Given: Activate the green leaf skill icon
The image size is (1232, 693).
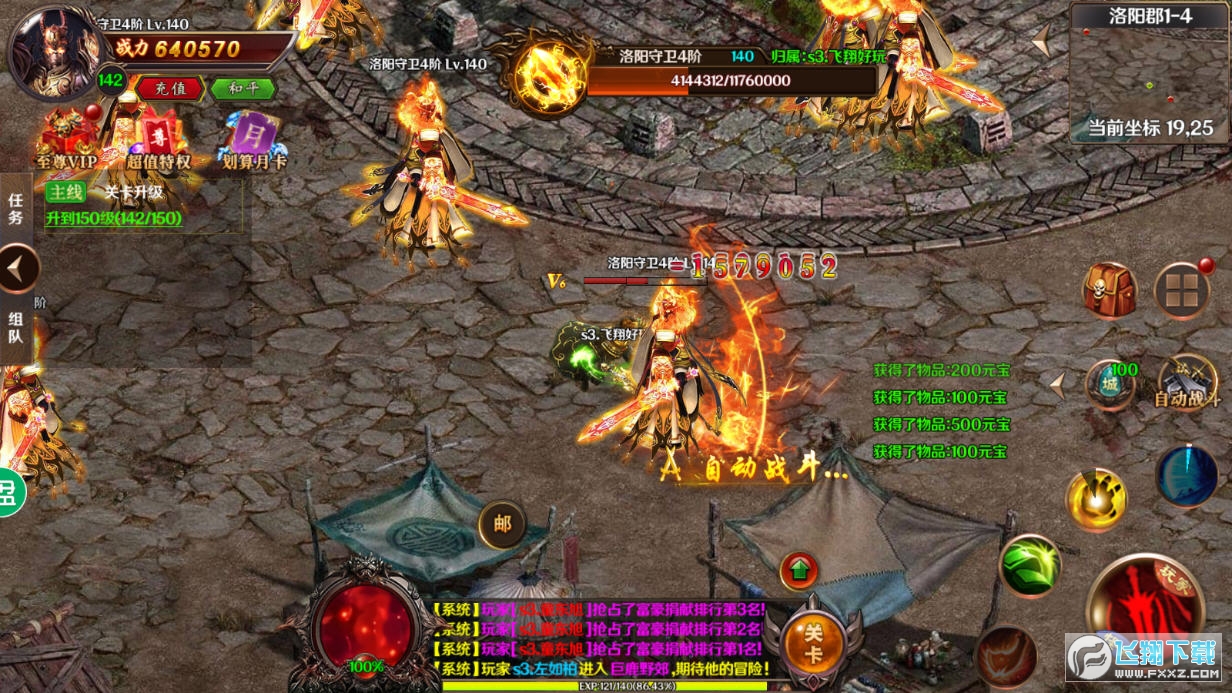Looking at the screenshot, I should (x=1029, y=566).
